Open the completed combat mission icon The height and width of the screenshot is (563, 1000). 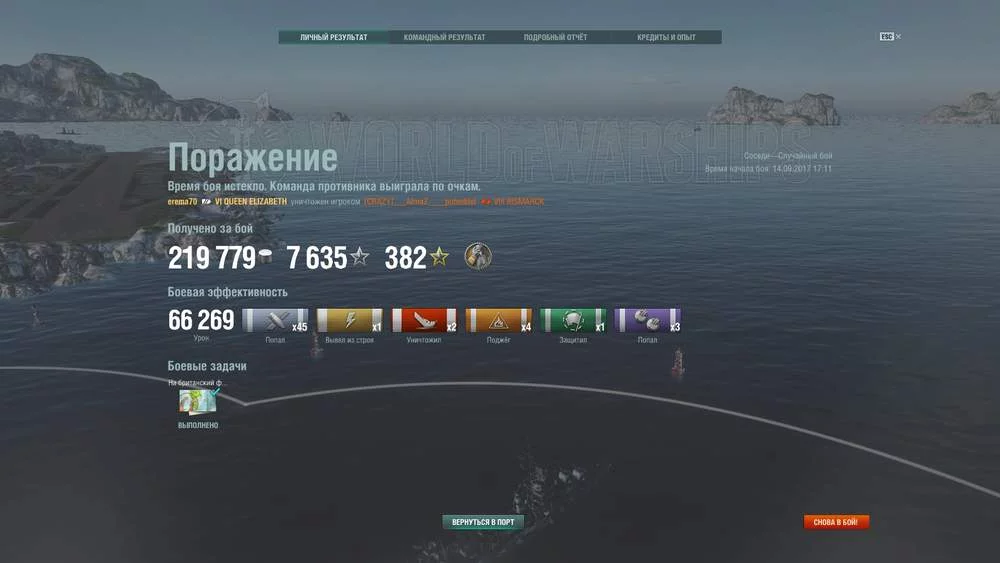(198, 401)
